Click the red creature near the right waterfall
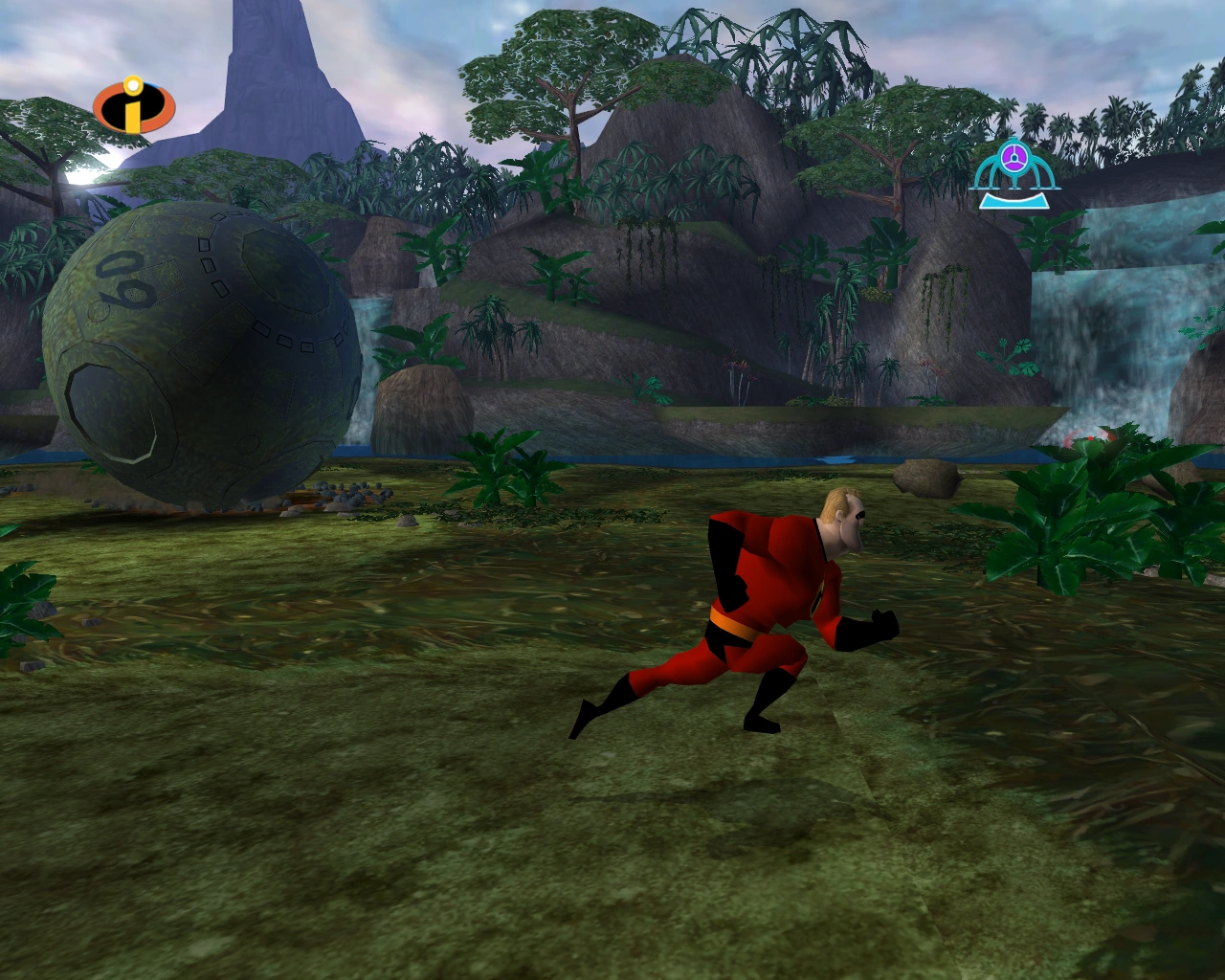Viewport: 1225px width, 980px height. 1090,438
